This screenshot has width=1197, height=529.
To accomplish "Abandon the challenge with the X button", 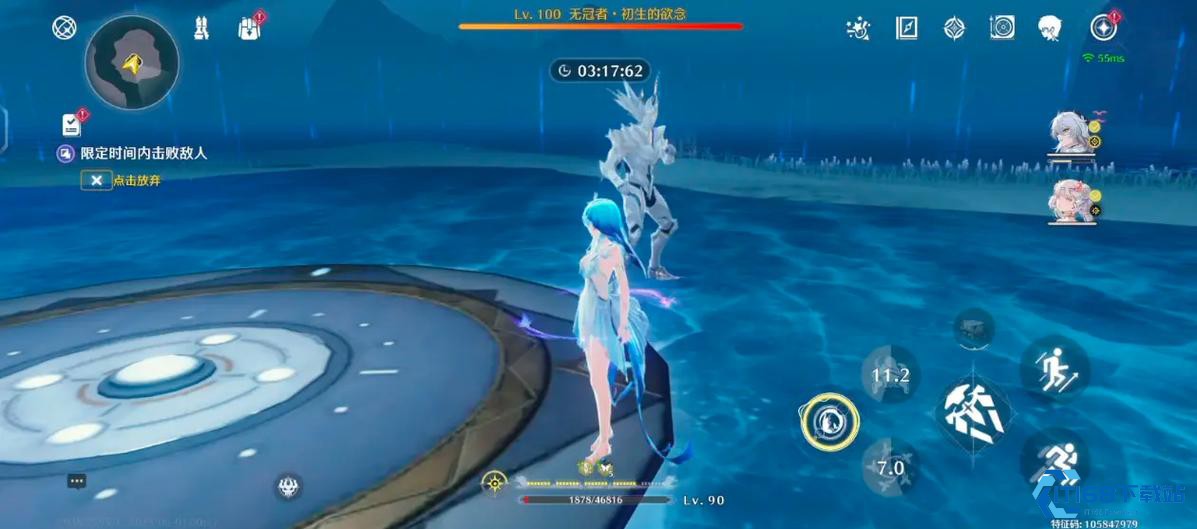I will 97,180.
